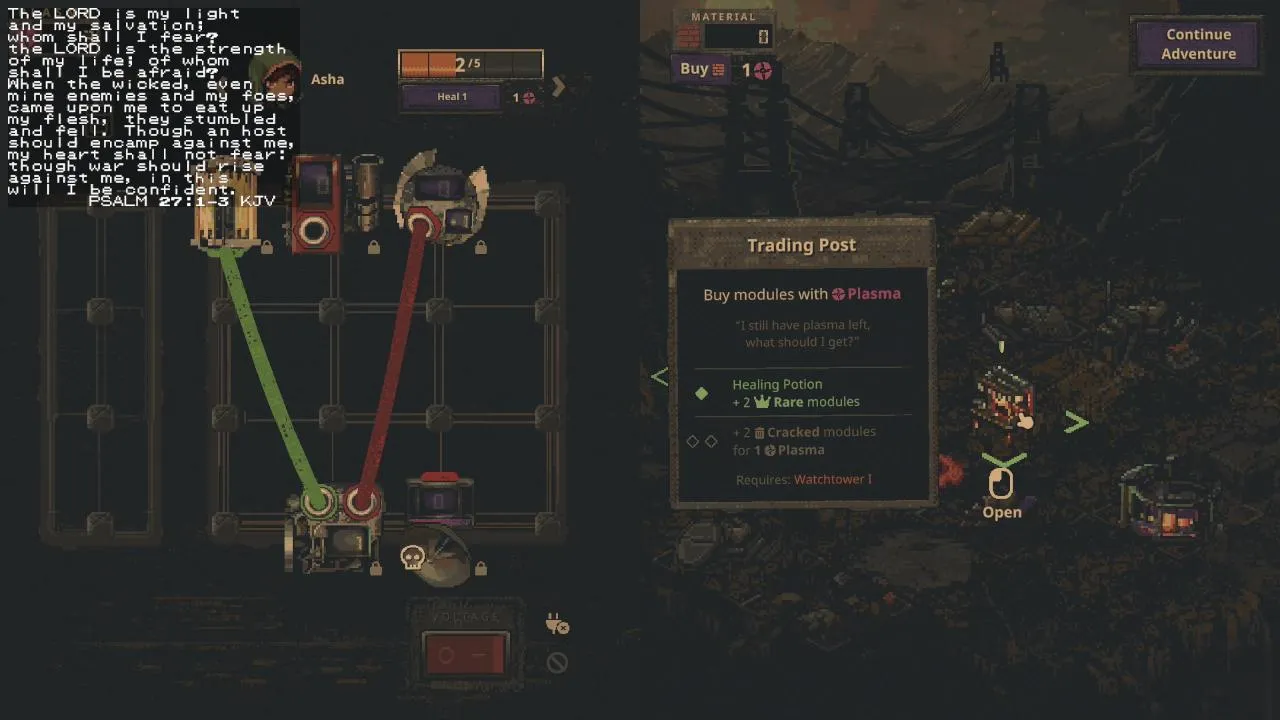
Task: Click the unplug cables icon
Action: click(557, 625)
